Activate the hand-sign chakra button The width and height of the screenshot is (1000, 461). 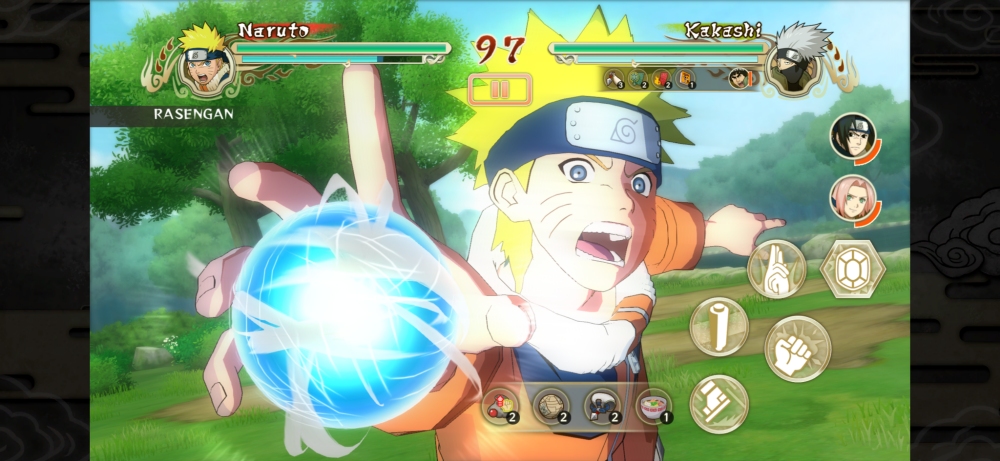click(x=776, y=269)
